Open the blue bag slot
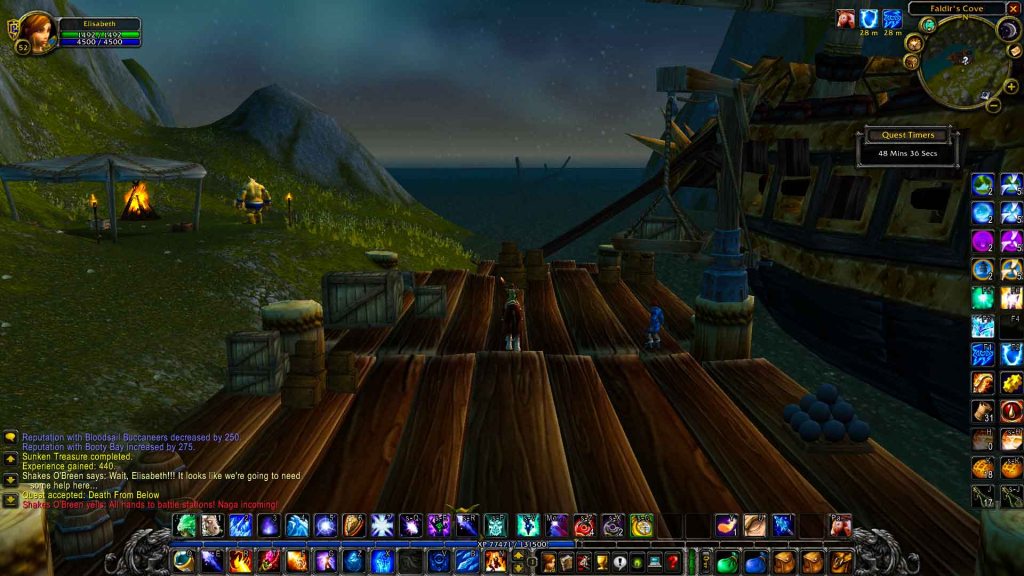 756,561
